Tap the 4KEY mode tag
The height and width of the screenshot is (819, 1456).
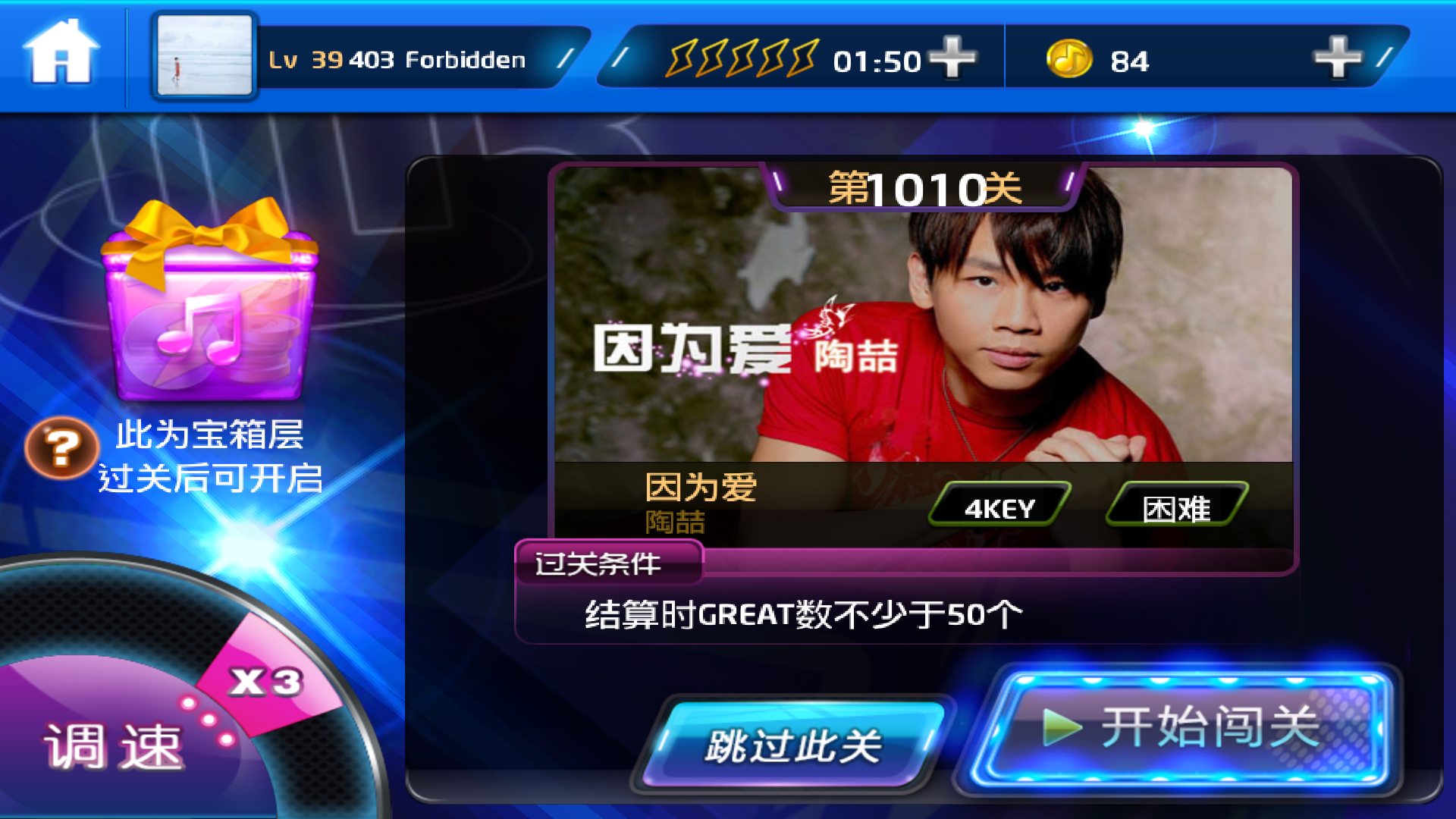click(999, 507)
